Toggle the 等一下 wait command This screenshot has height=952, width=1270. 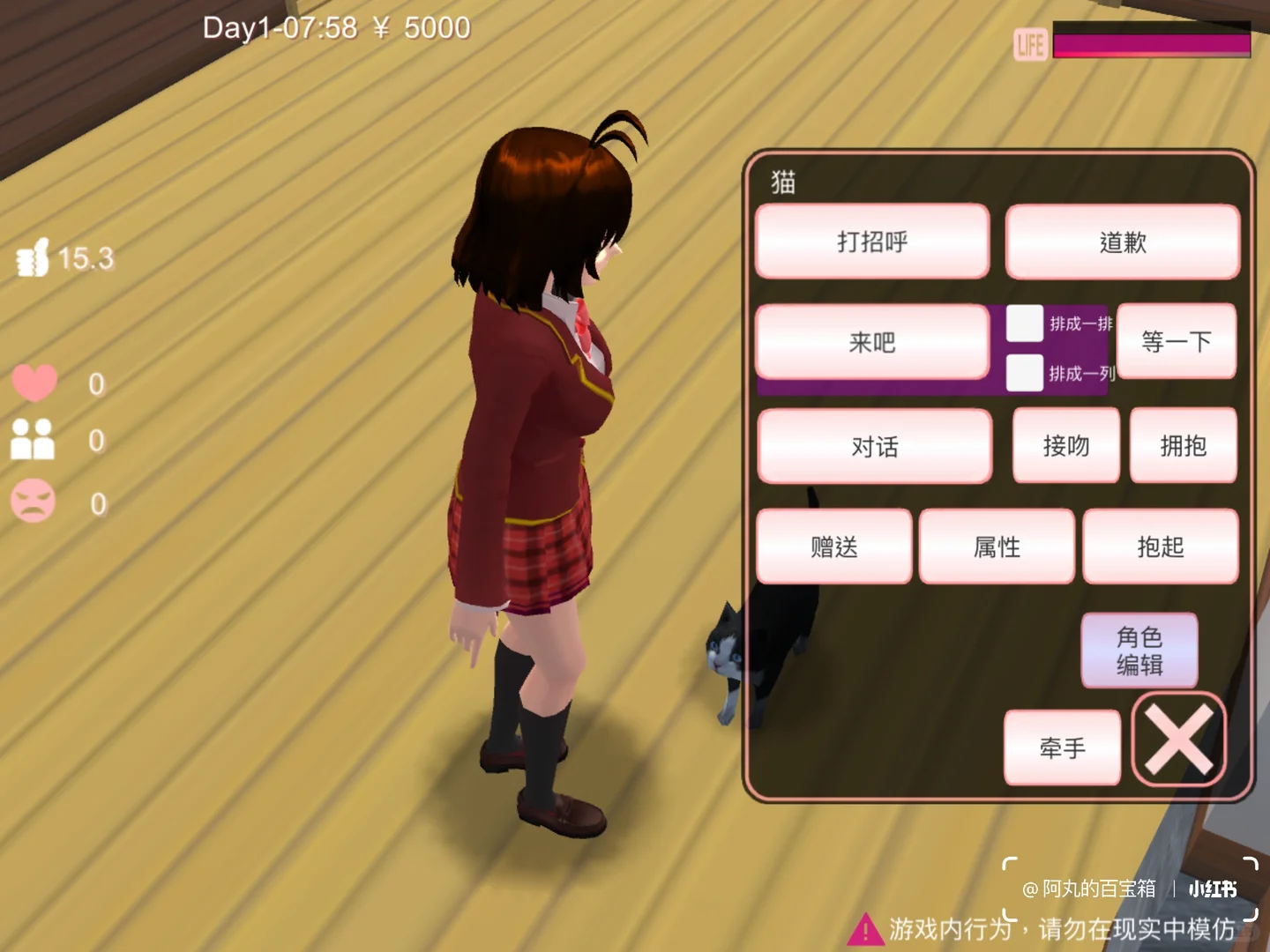tap(1177, 342)
